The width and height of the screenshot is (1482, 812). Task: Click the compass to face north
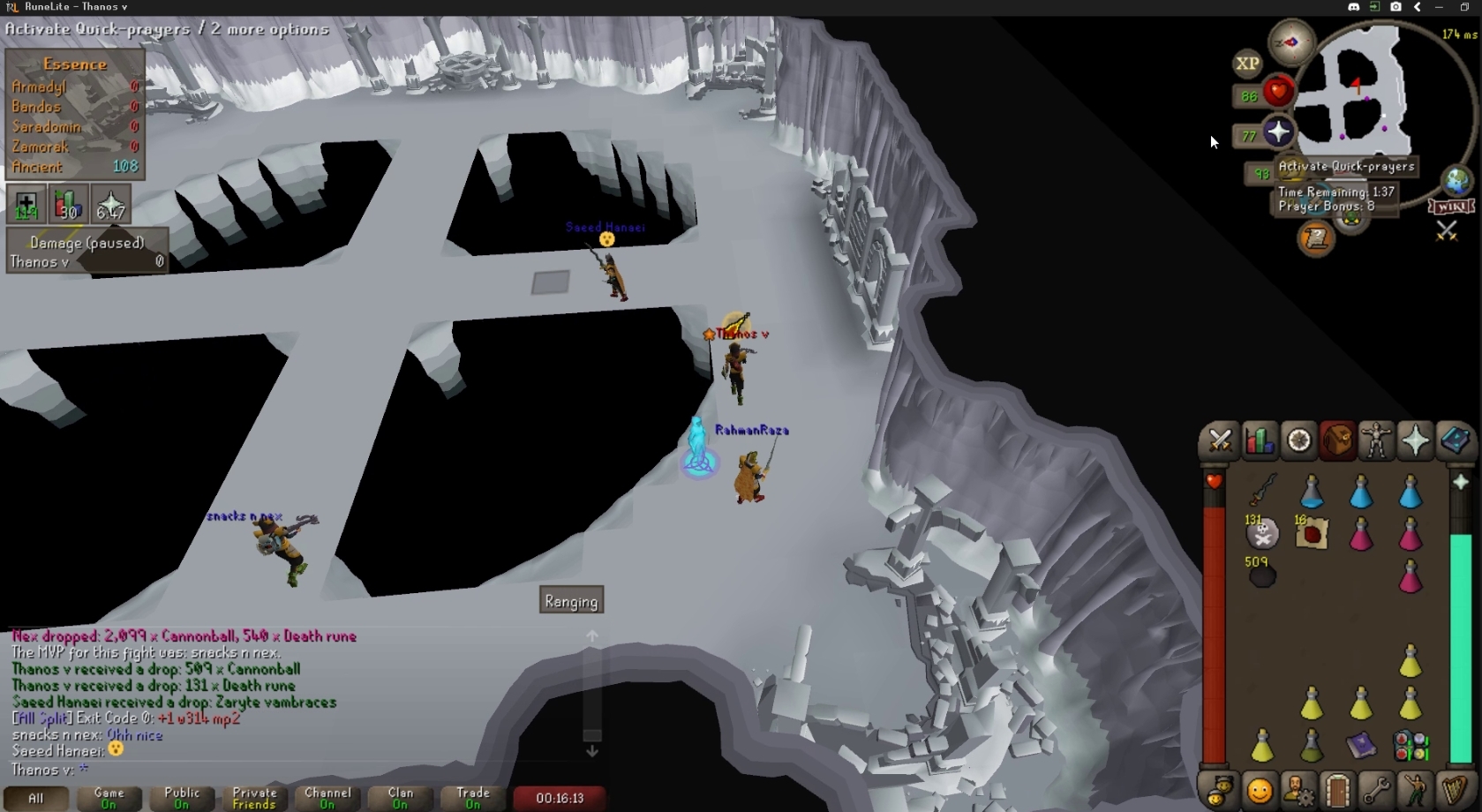[x=1291, y=41]
